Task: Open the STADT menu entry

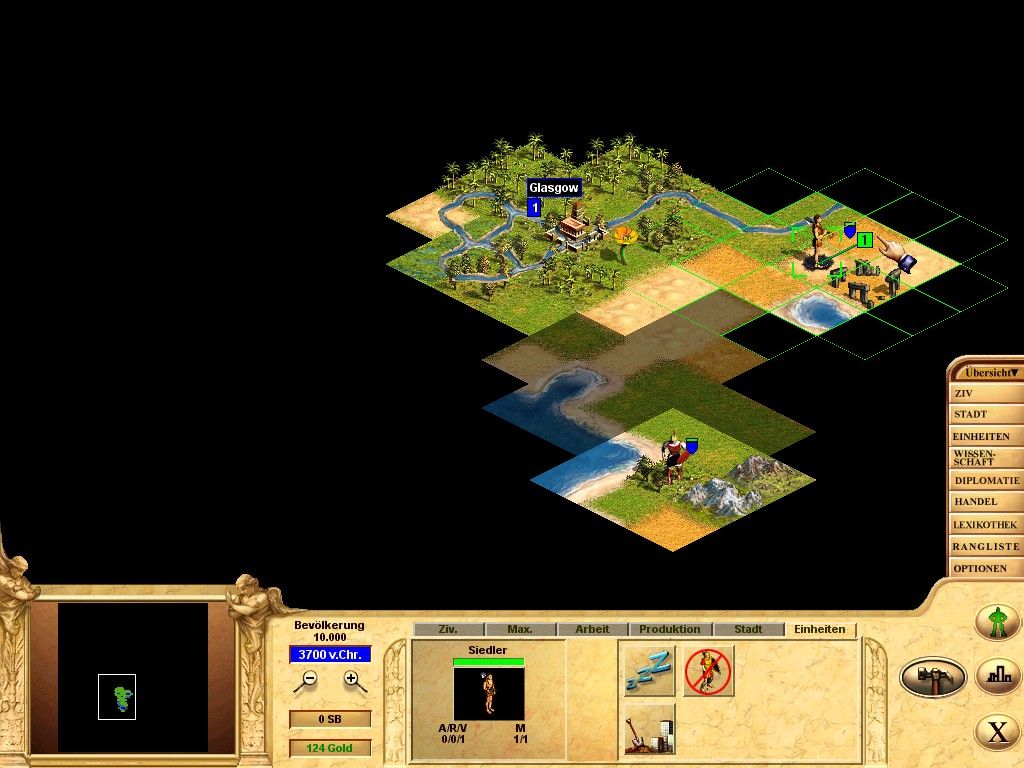Action: pyautogui.click(x=972, y=414)
